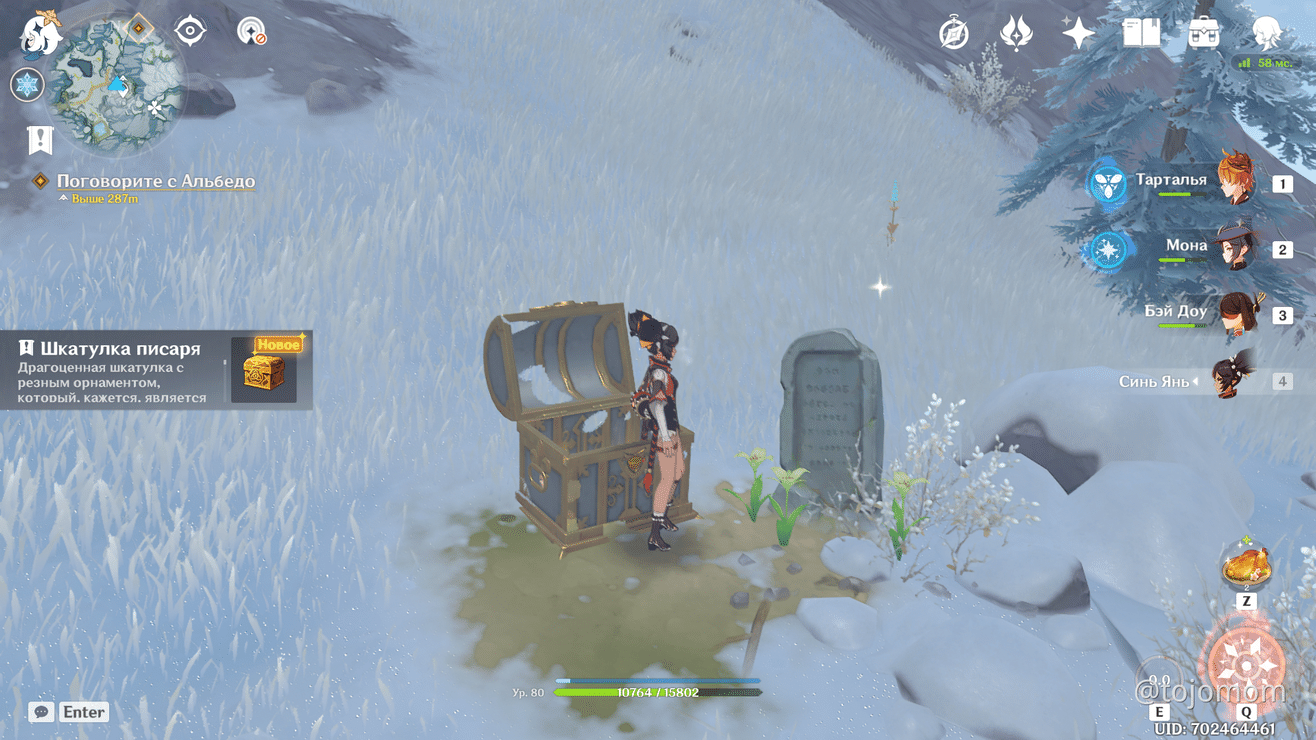Click the HP bar showing 10764/15802
Image resolution: width=1316 pixels, height=740 pixels.
tap(660, 690)
